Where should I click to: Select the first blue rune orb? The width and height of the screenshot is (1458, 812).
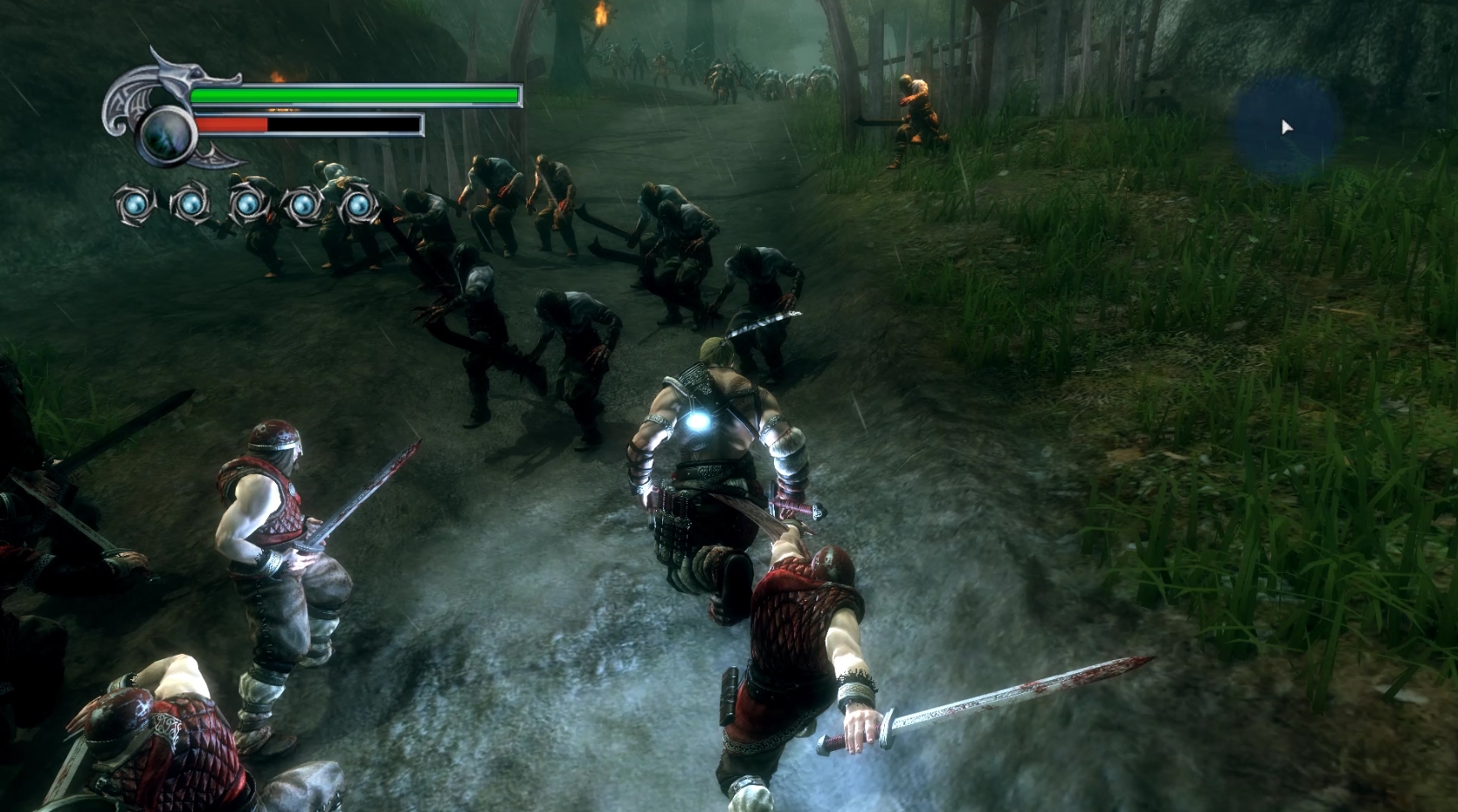134,204
